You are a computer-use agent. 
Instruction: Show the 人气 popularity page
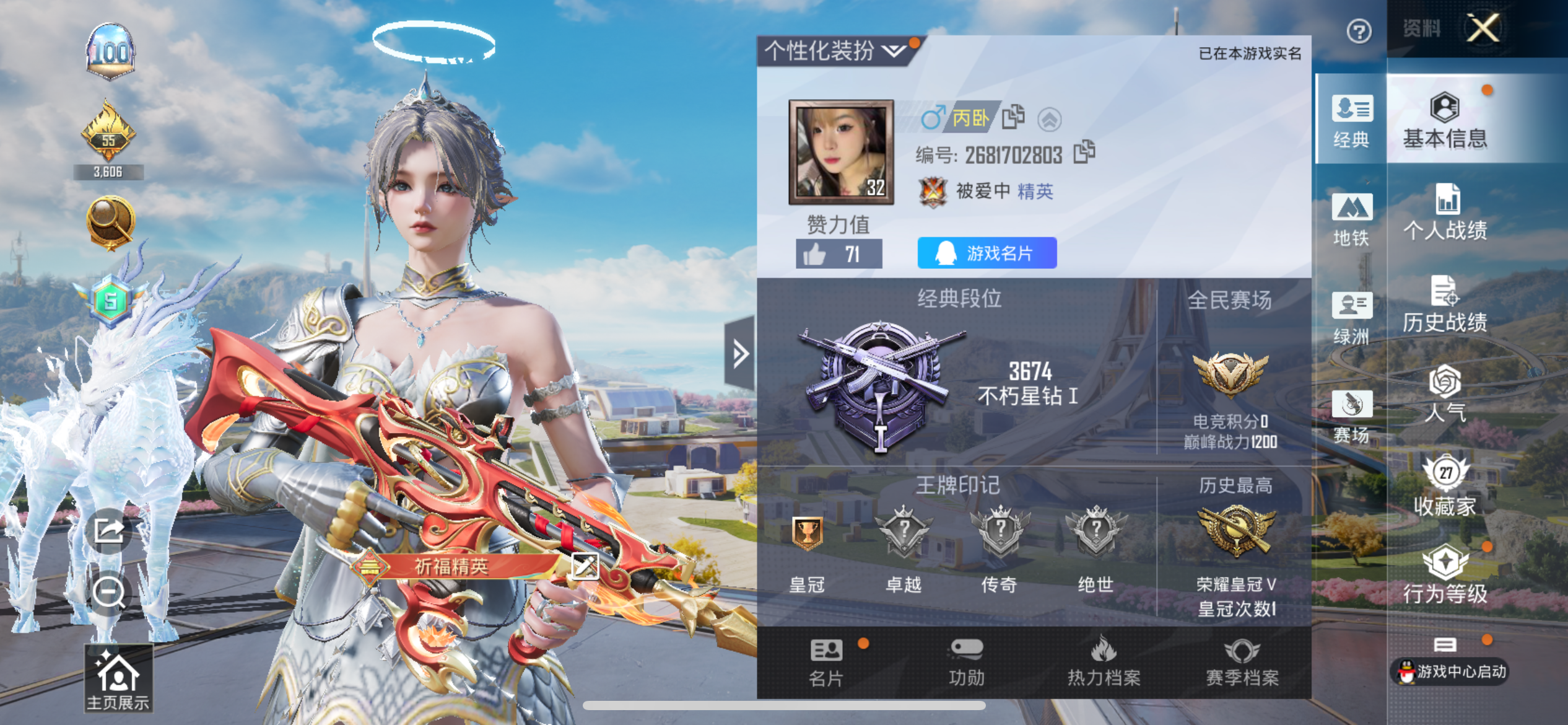[x=1445, y=394]
